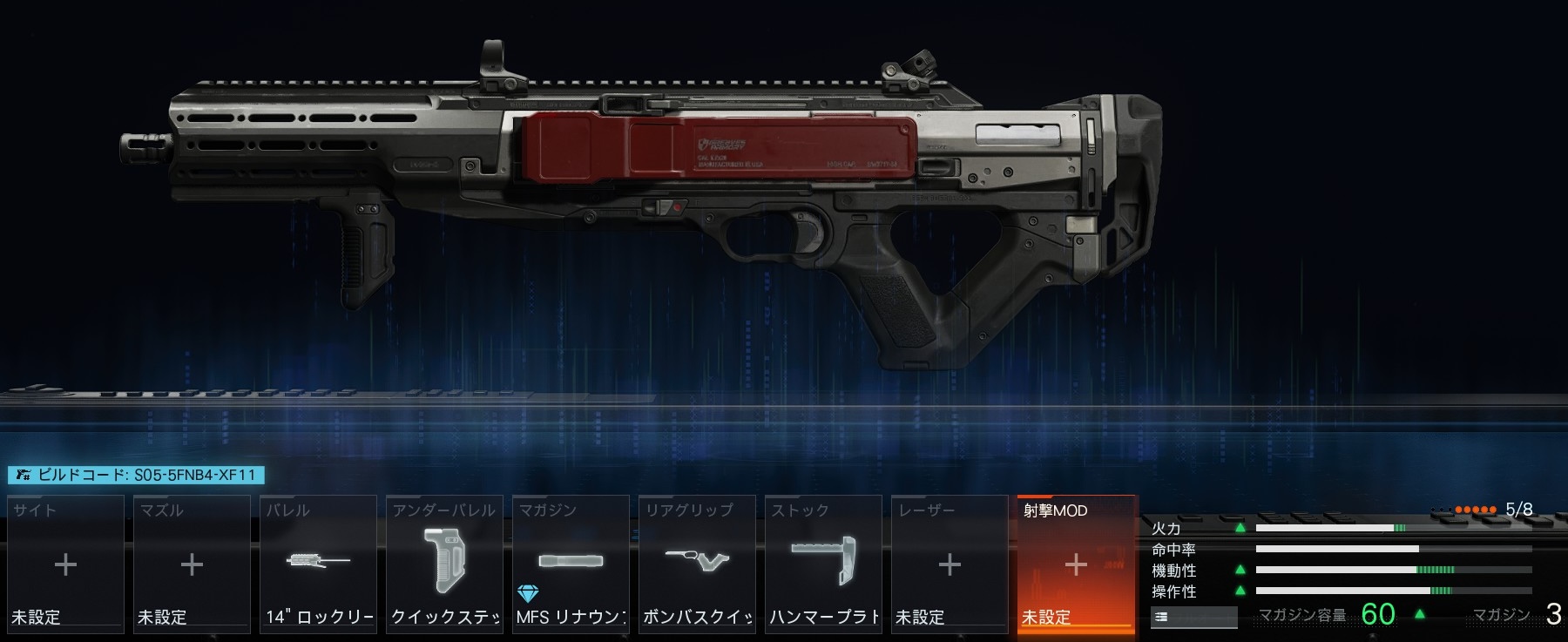Image resolution: width=1568 pixels, height=642 pixels.
Task: Click the ビルドコード build code label
Action: (x=137, y=475)
